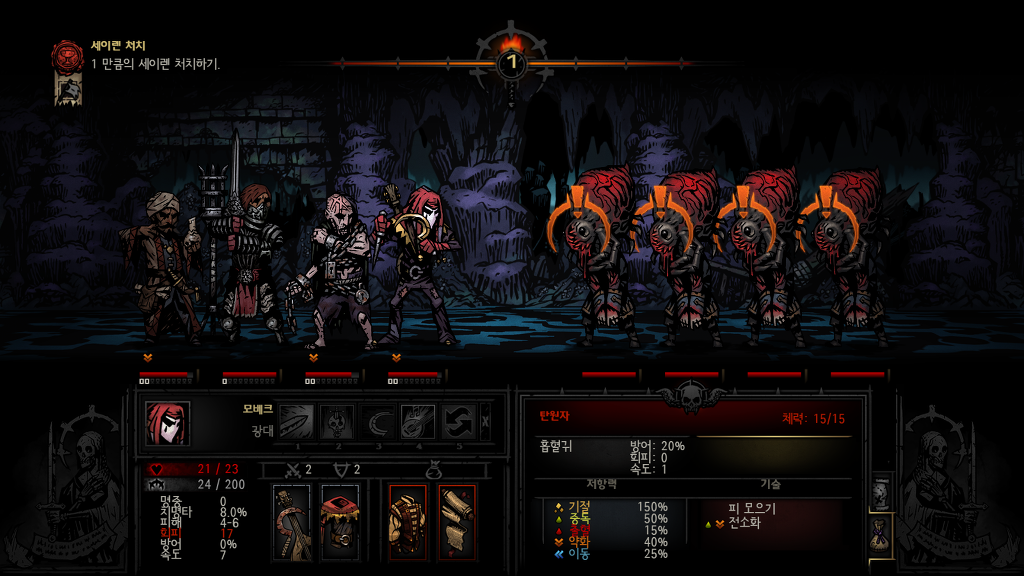This screenshot has width=1024, height=576.
Task: Use the lute ballad skill in slot 4
Action: pyautogui.click(x=418, y=421)
